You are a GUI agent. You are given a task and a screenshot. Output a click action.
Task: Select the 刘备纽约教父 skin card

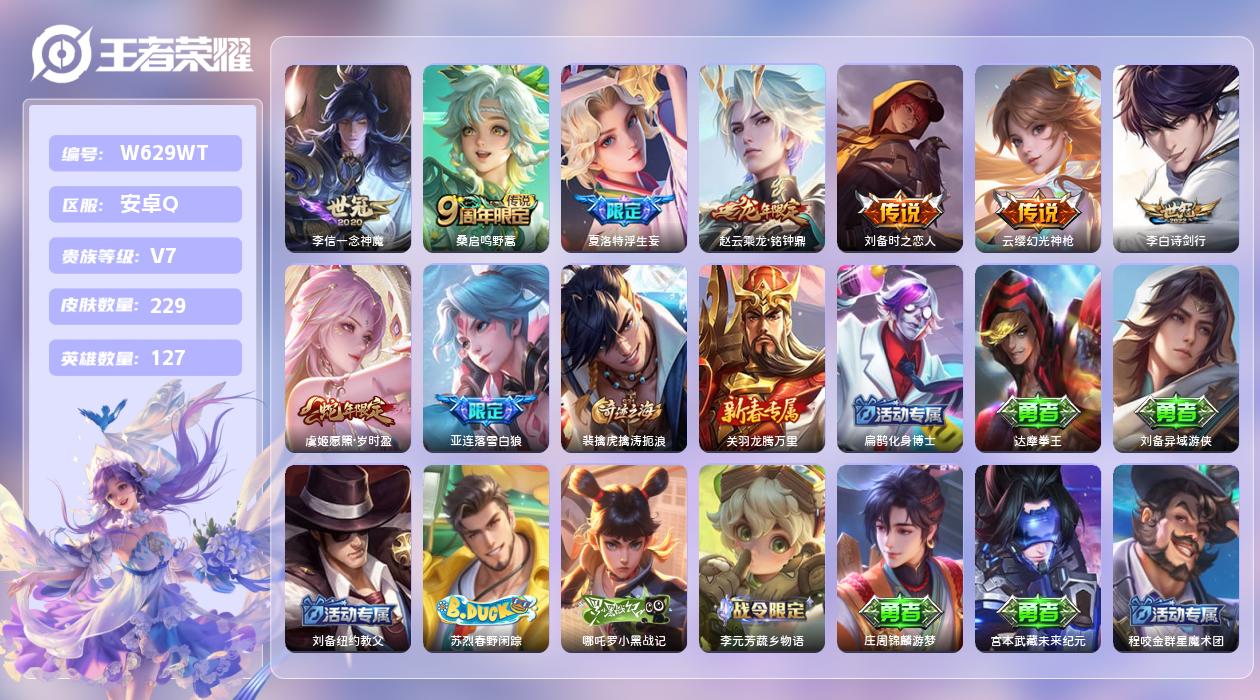(x=348, y=558)
